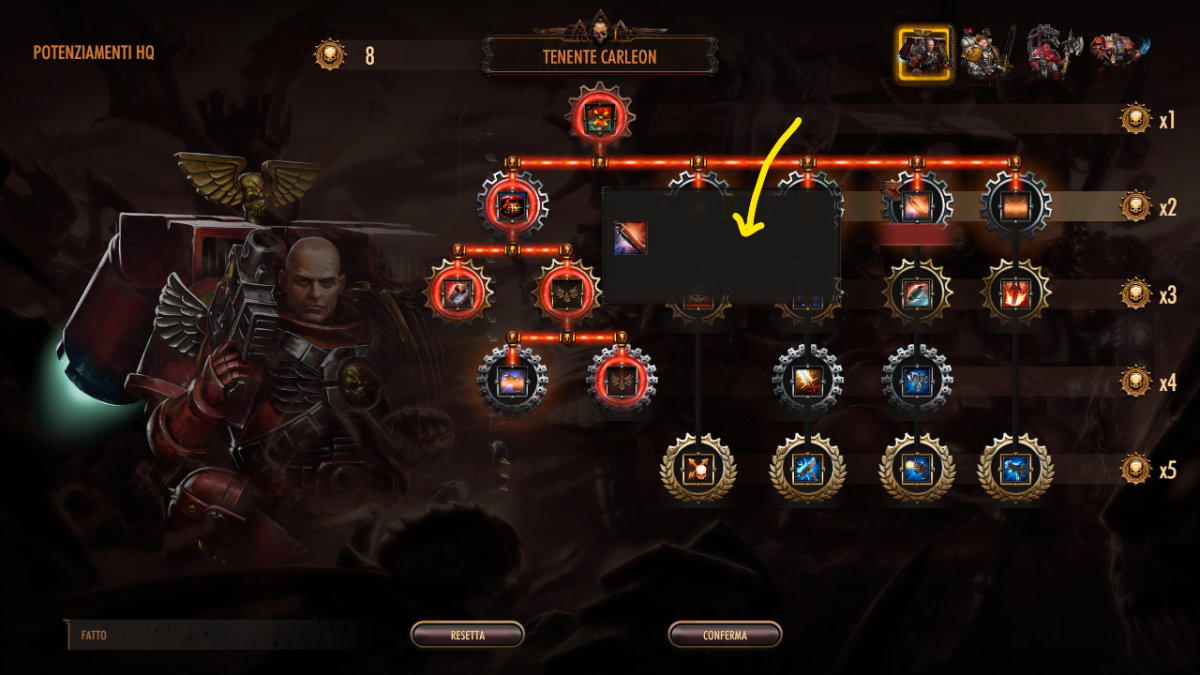This screenshot has height=675, width=1200.
Task: Select the top root upgrade node
Action: click(601, 116)
